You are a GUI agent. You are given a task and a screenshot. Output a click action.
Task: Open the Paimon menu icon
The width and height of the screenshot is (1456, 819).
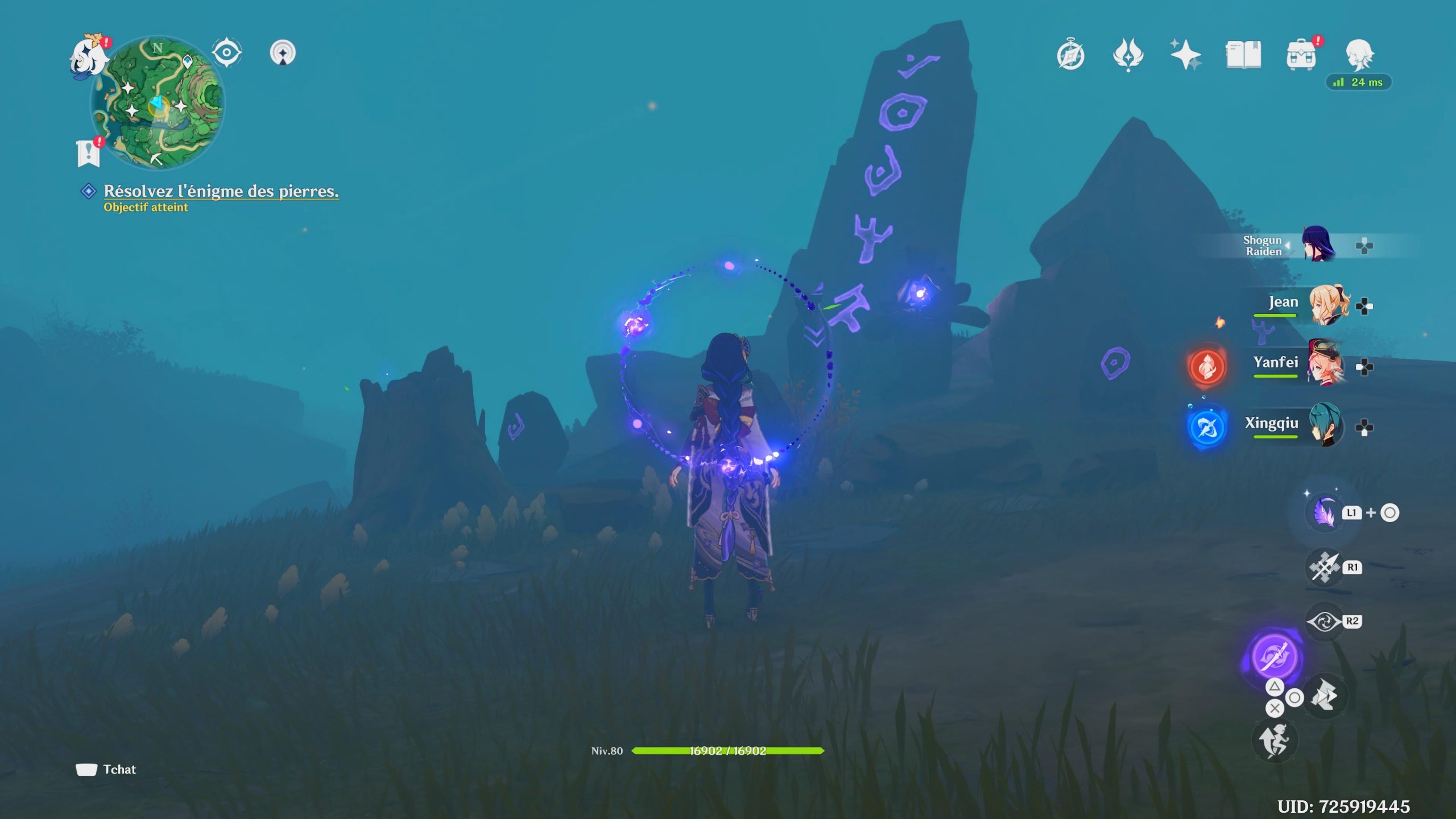coord(89,57)
